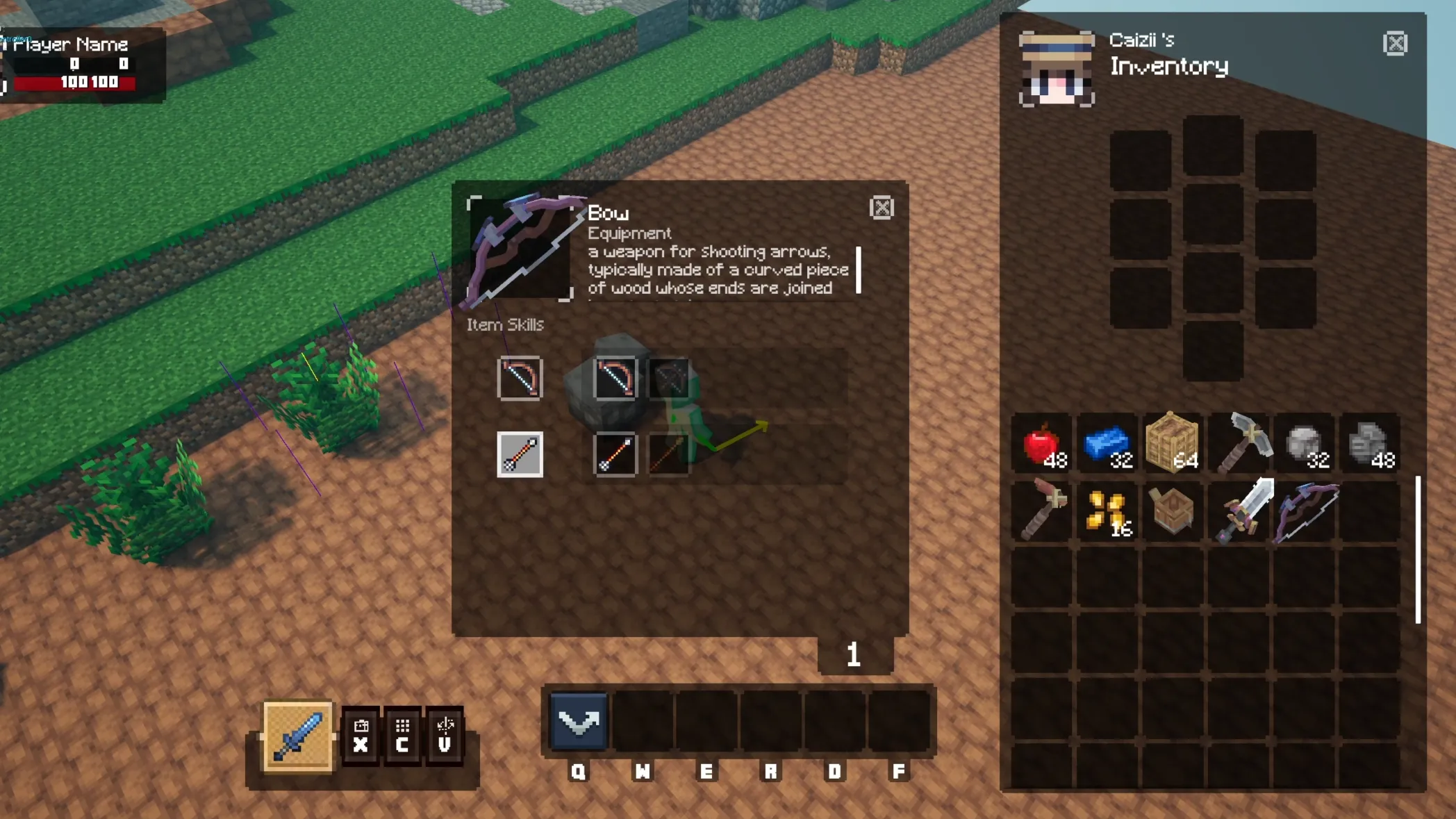Close the Bow item details popup
Image resolution: width=1456 pixels, height=819 pixels.
(881, 208)
